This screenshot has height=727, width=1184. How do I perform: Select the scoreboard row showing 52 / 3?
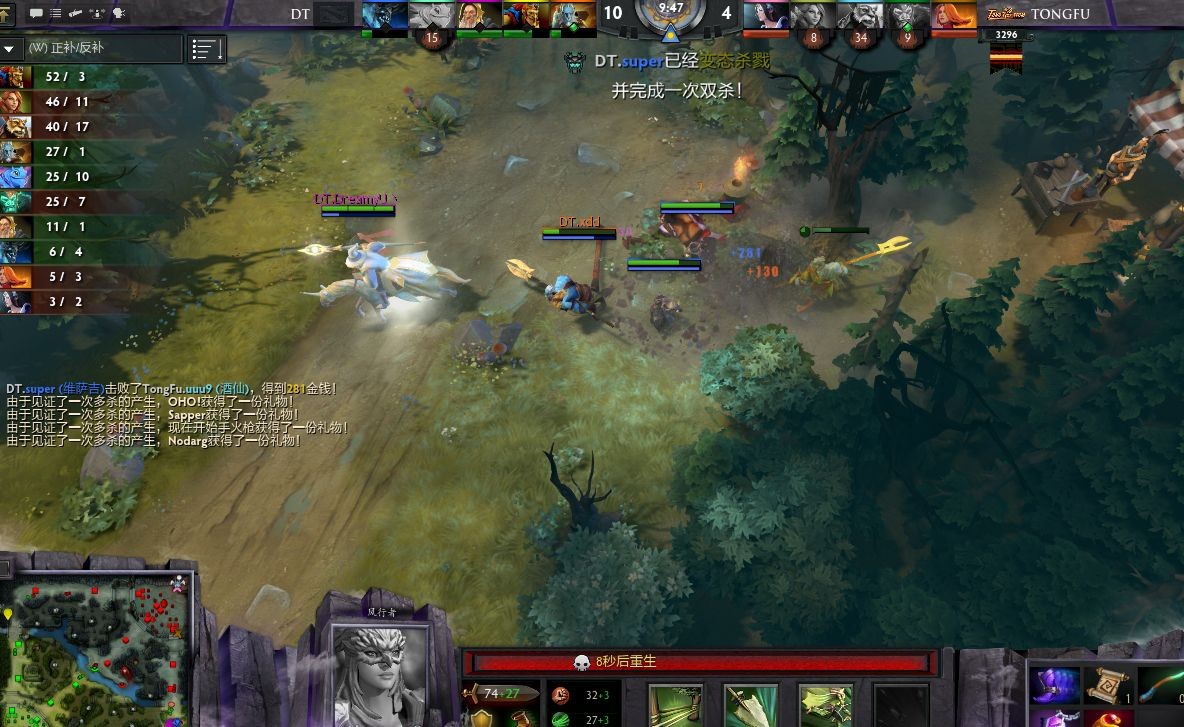point(60,77)
